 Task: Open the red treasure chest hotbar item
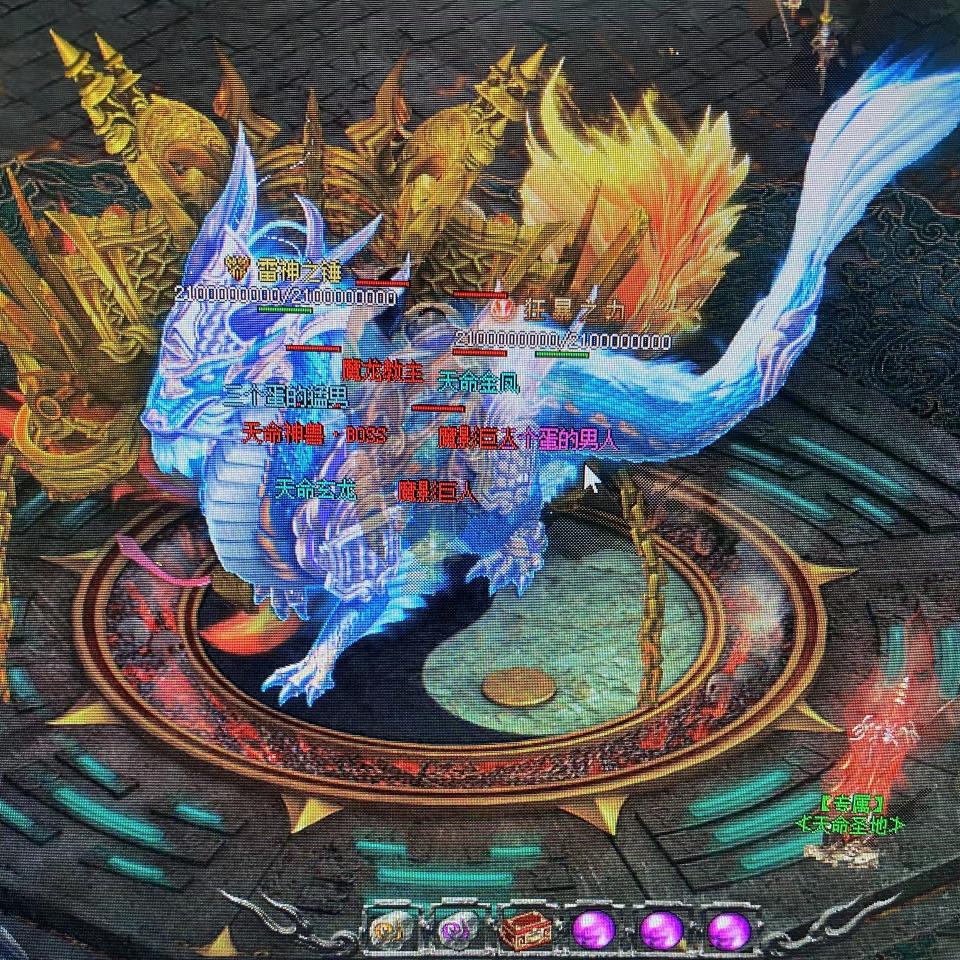[524, 931]
